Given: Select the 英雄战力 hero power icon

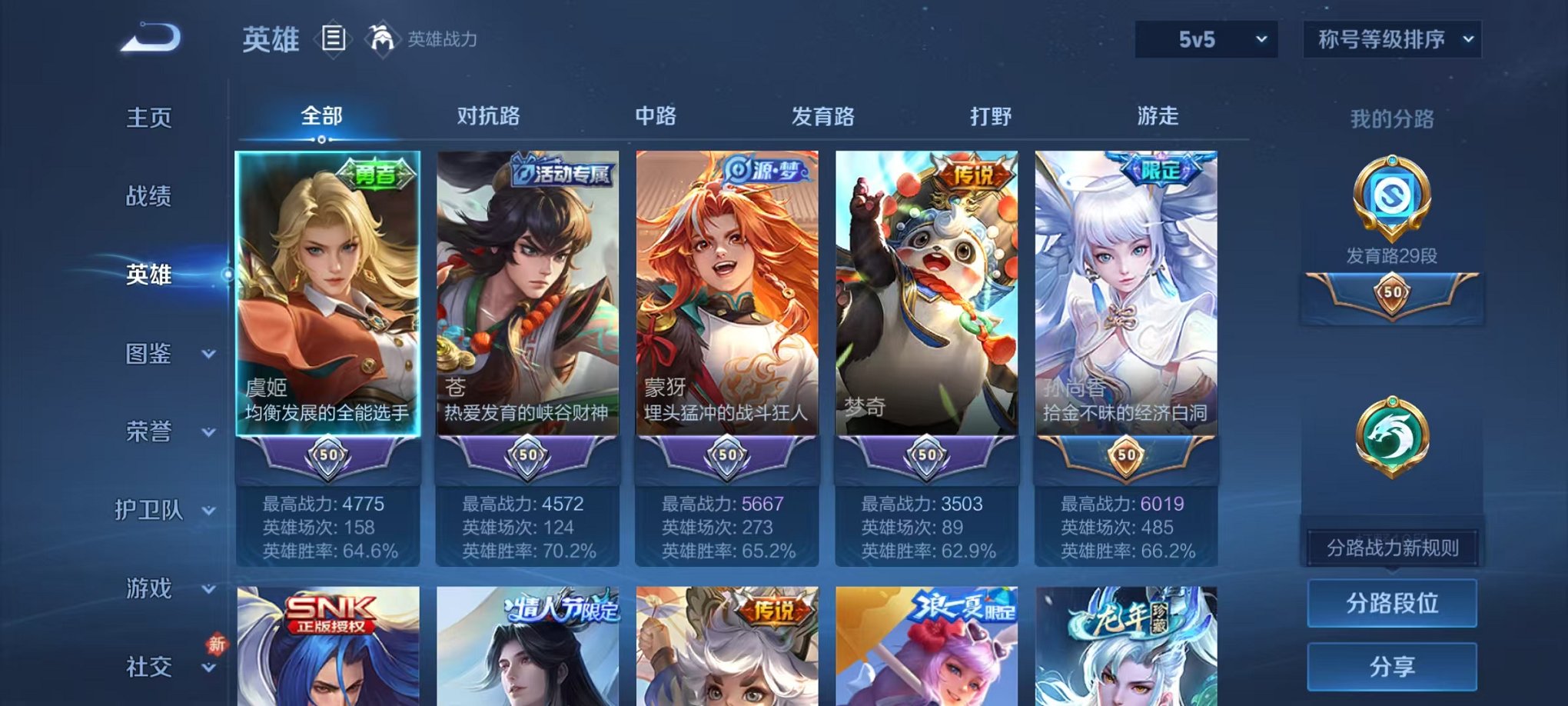Looking at the screenshot, I should [x=381, y=37].
